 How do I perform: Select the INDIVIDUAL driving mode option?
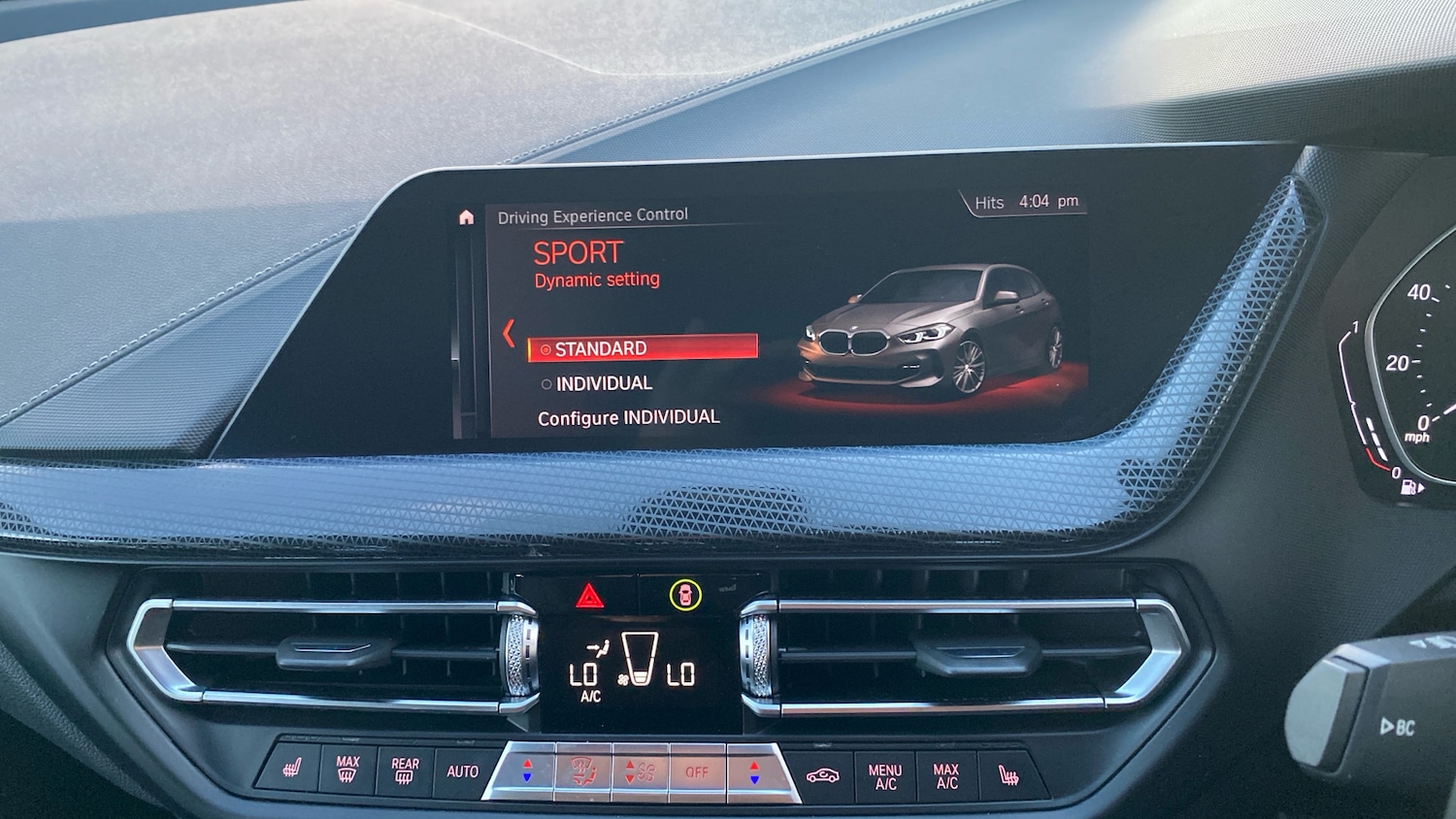click(x=603, y=382)
